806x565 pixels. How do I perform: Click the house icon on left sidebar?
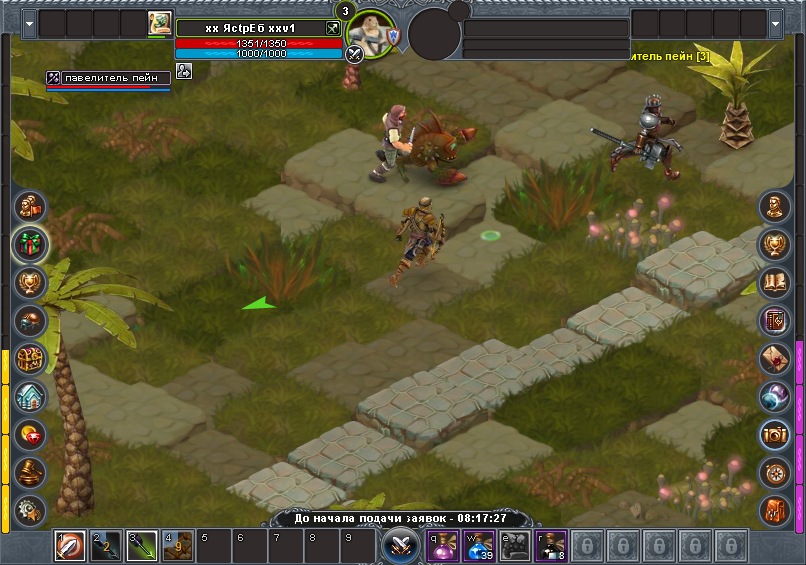[x=30, y=397]
